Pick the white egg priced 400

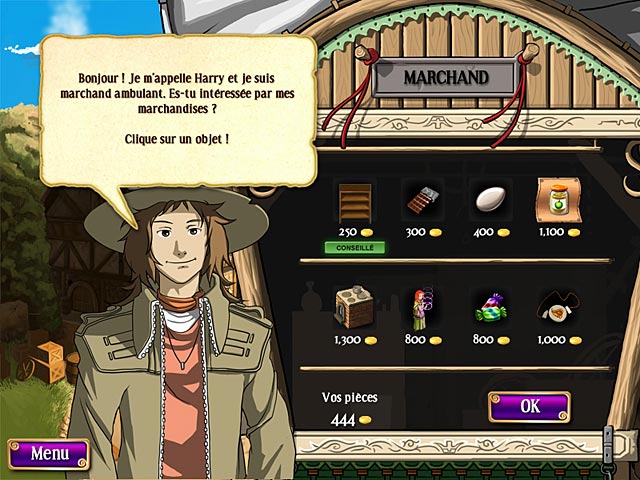click(x=490, y=200)
